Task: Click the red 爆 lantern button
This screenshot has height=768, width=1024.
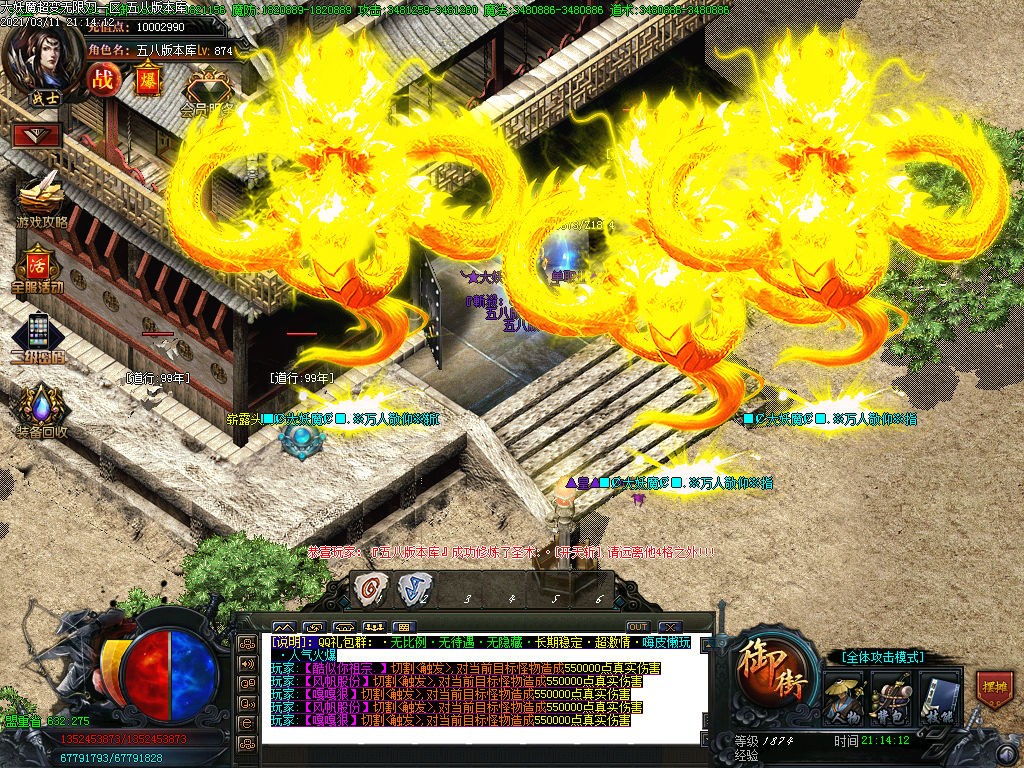Action: 146,78
